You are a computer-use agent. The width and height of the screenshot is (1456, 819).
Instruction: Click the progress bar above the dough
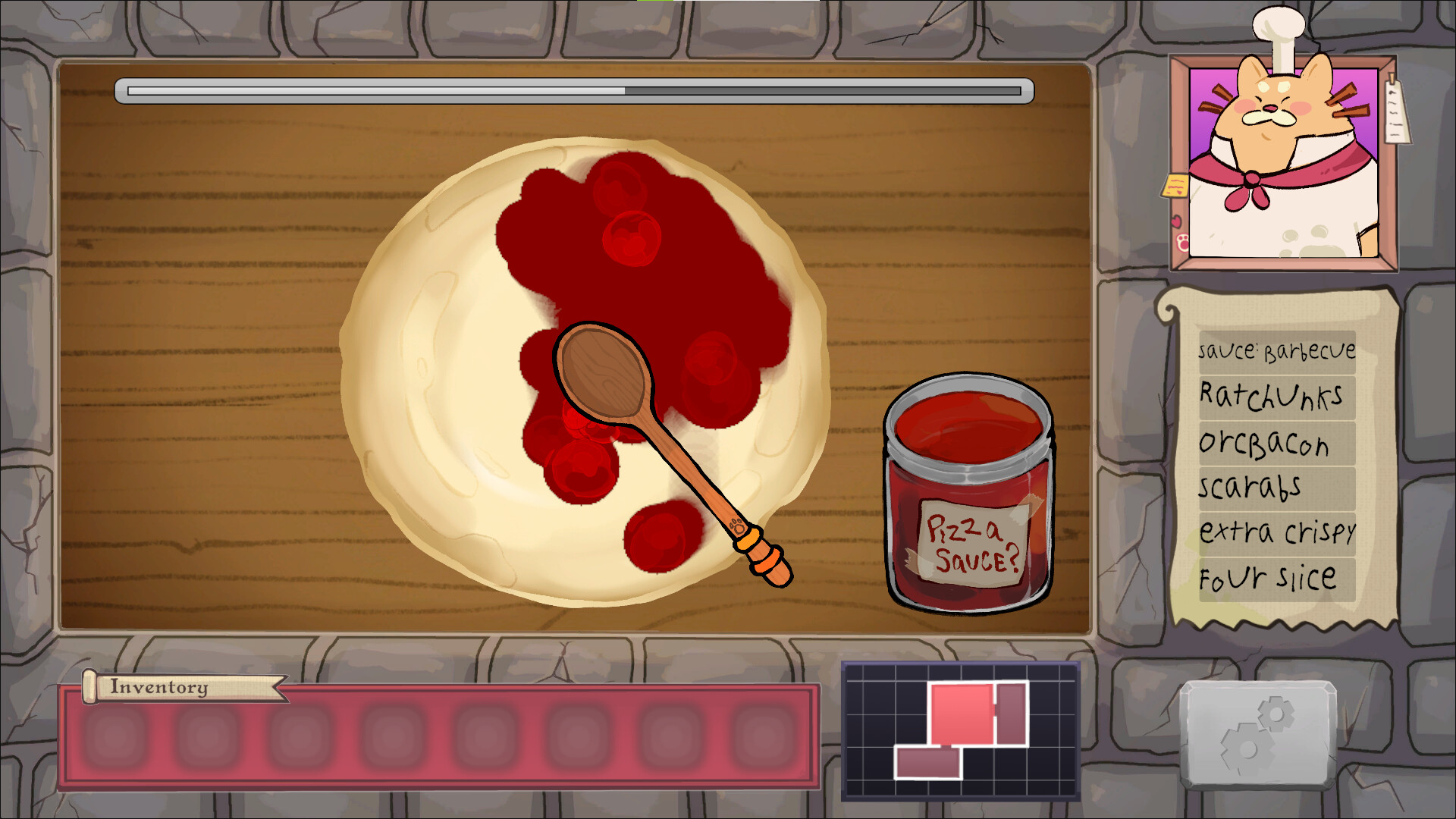576,91
